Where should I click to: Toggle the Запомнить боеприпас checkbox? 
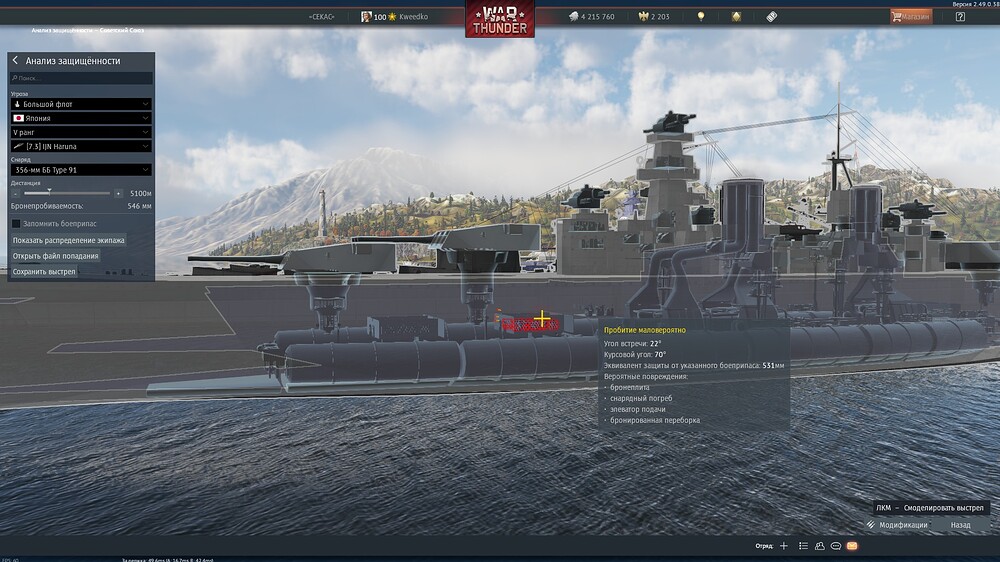click(16, 223)
